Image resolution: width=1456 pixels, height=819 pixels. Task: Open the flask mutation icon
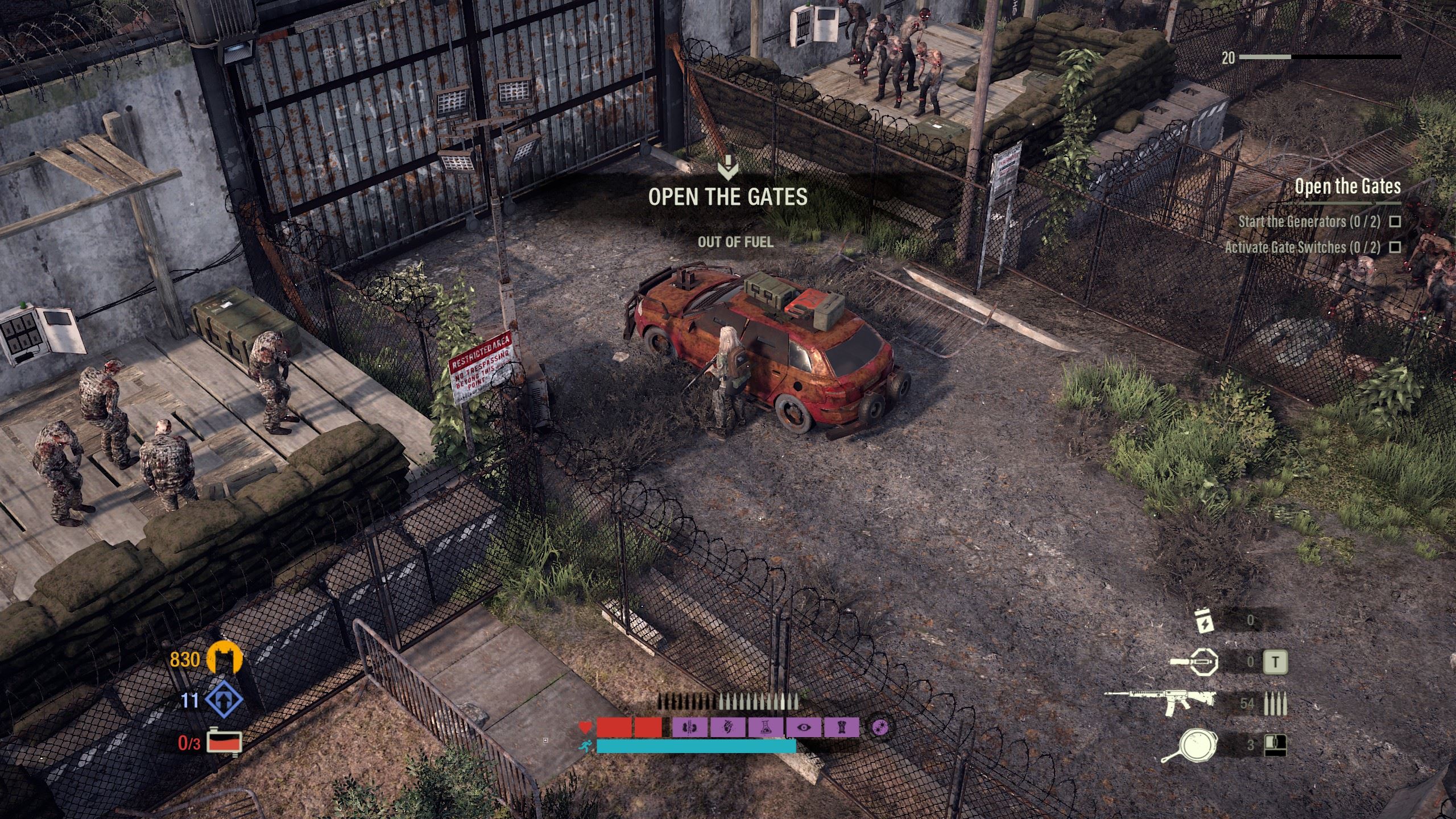tap(765, 728)
